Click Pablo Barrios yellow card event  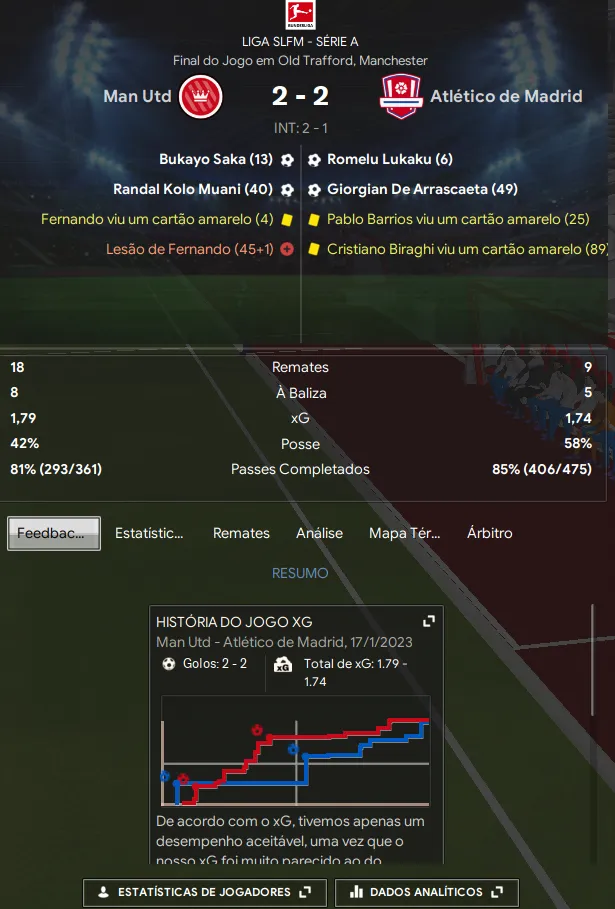pos(458,219)
